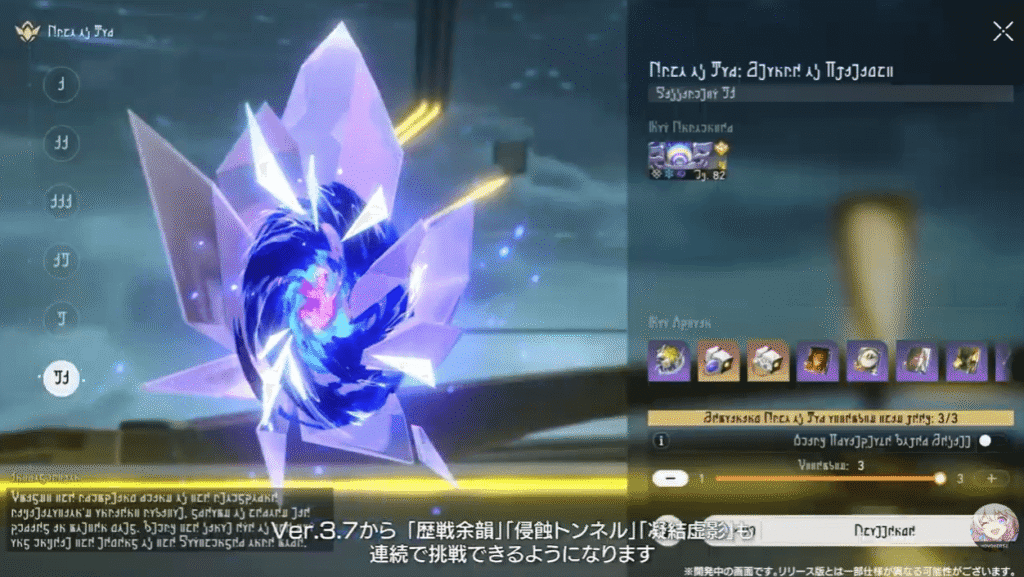Inspect the first yellow gear reward item
1024x577 pixels.
pyautogui.click(x=668, y=361)
